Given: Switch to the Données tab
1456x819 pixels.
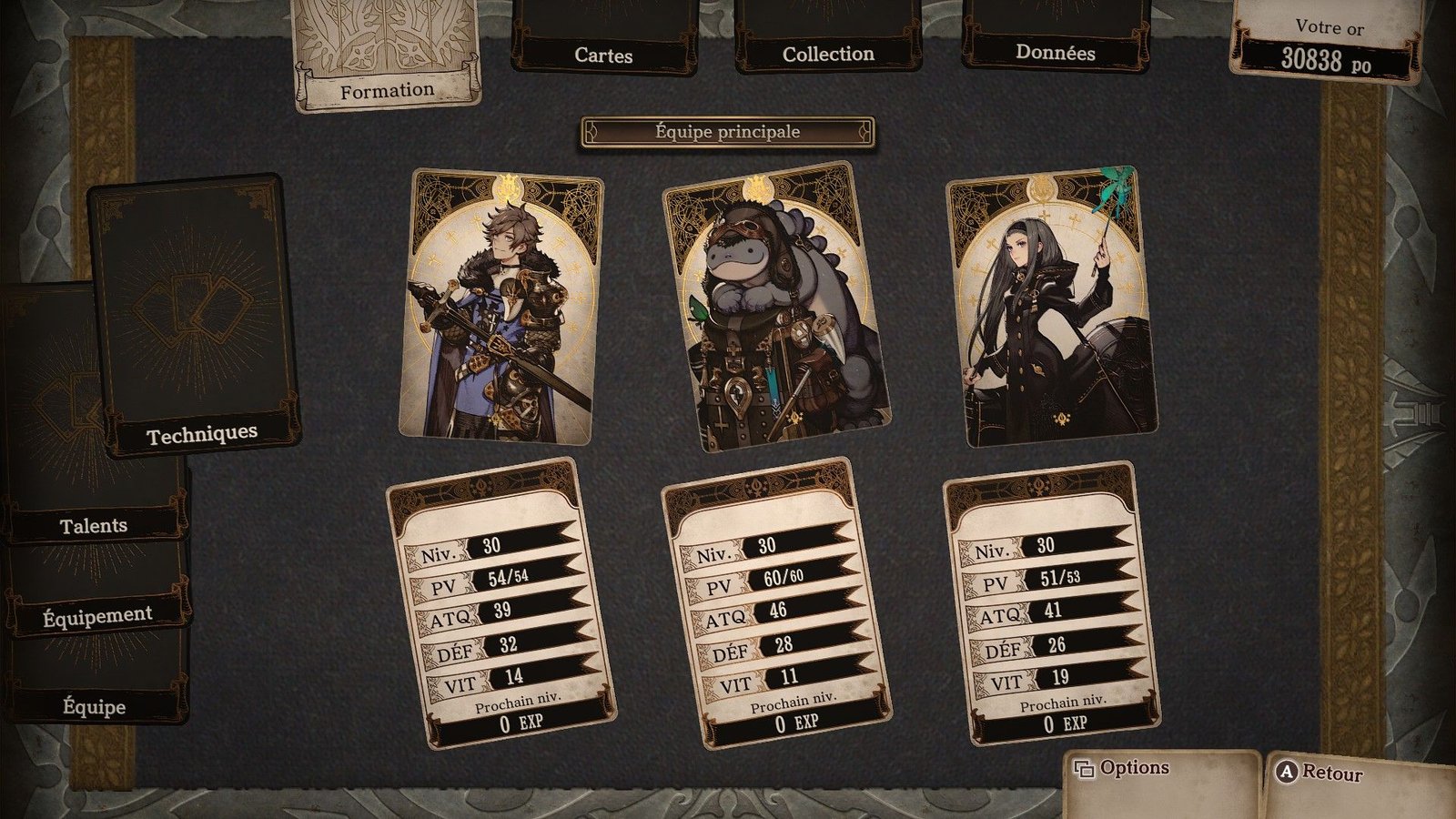Looking at the screenshot, I should pos(1056,41).
